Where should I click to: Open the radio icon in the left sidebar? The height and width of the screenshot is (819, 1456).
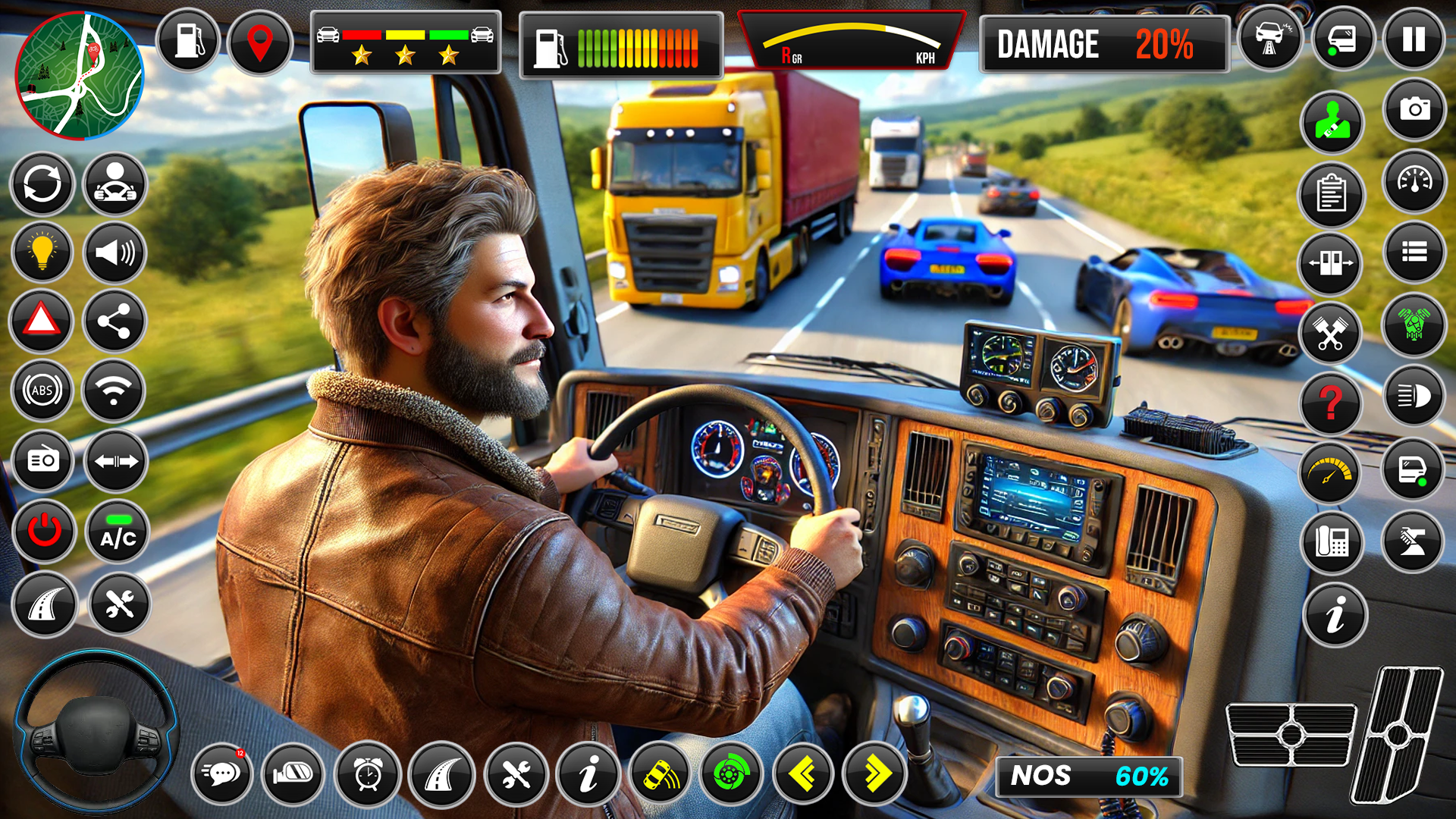[43, 462]
